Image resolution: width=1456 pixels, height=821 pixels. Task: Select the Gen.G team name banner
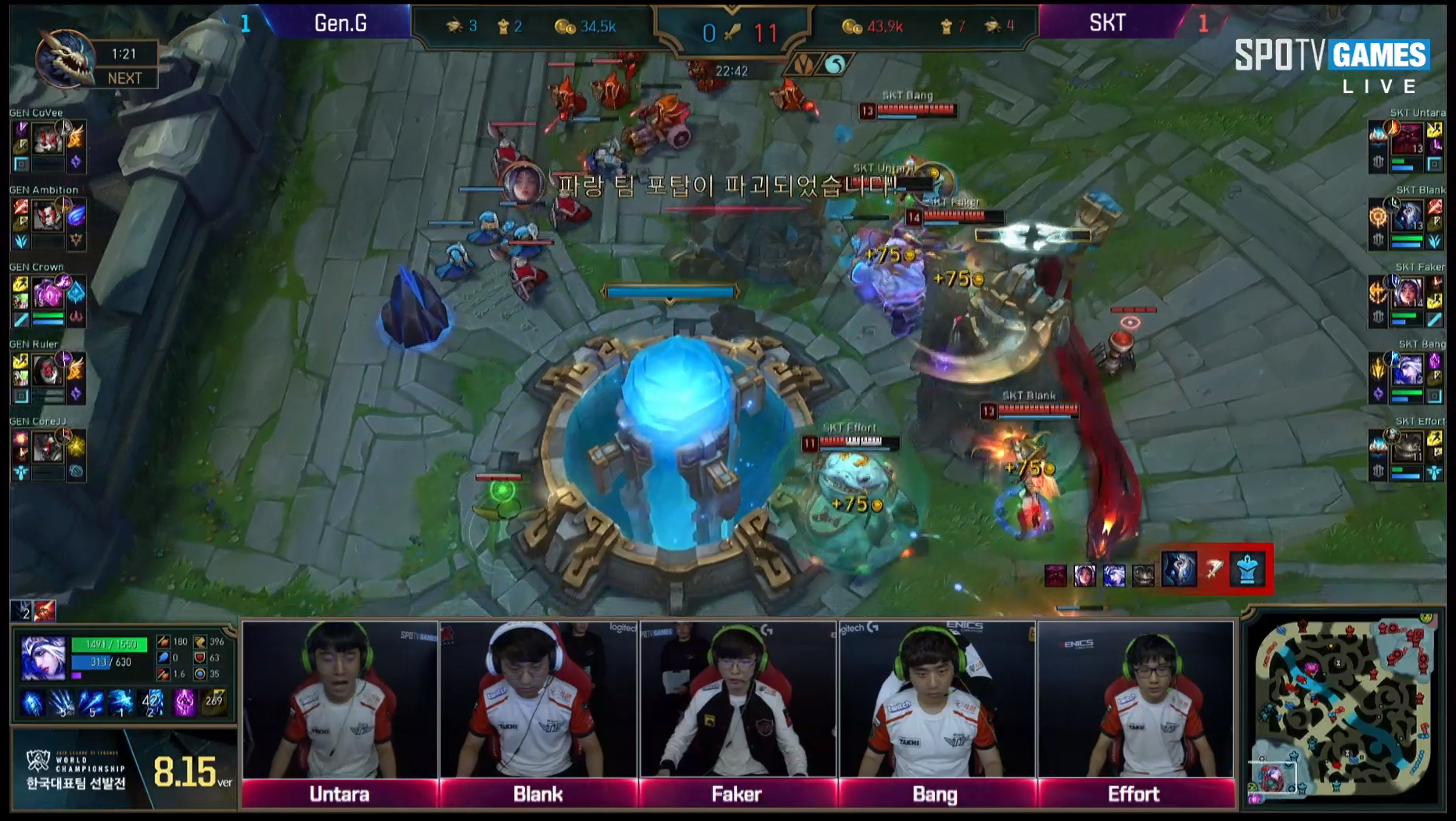tap(342, 22)
